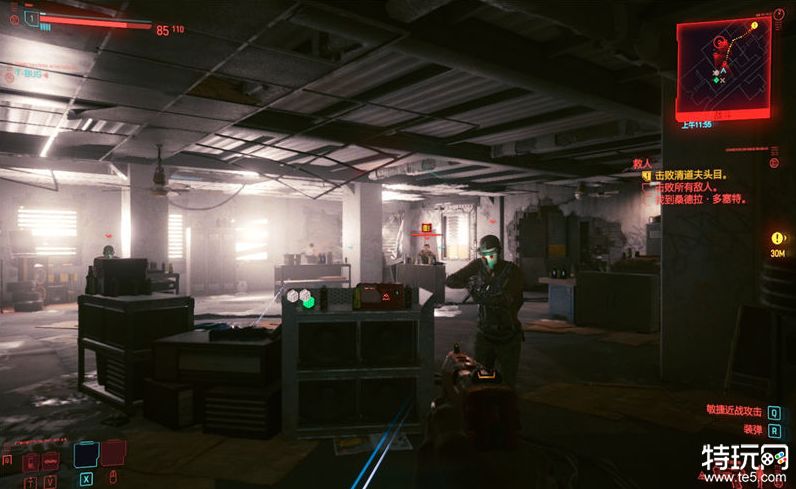The image size is (796, 489).
Task: Click the yellow exclamation waypoint marker showing 30M
Action: tap(778, 238)
